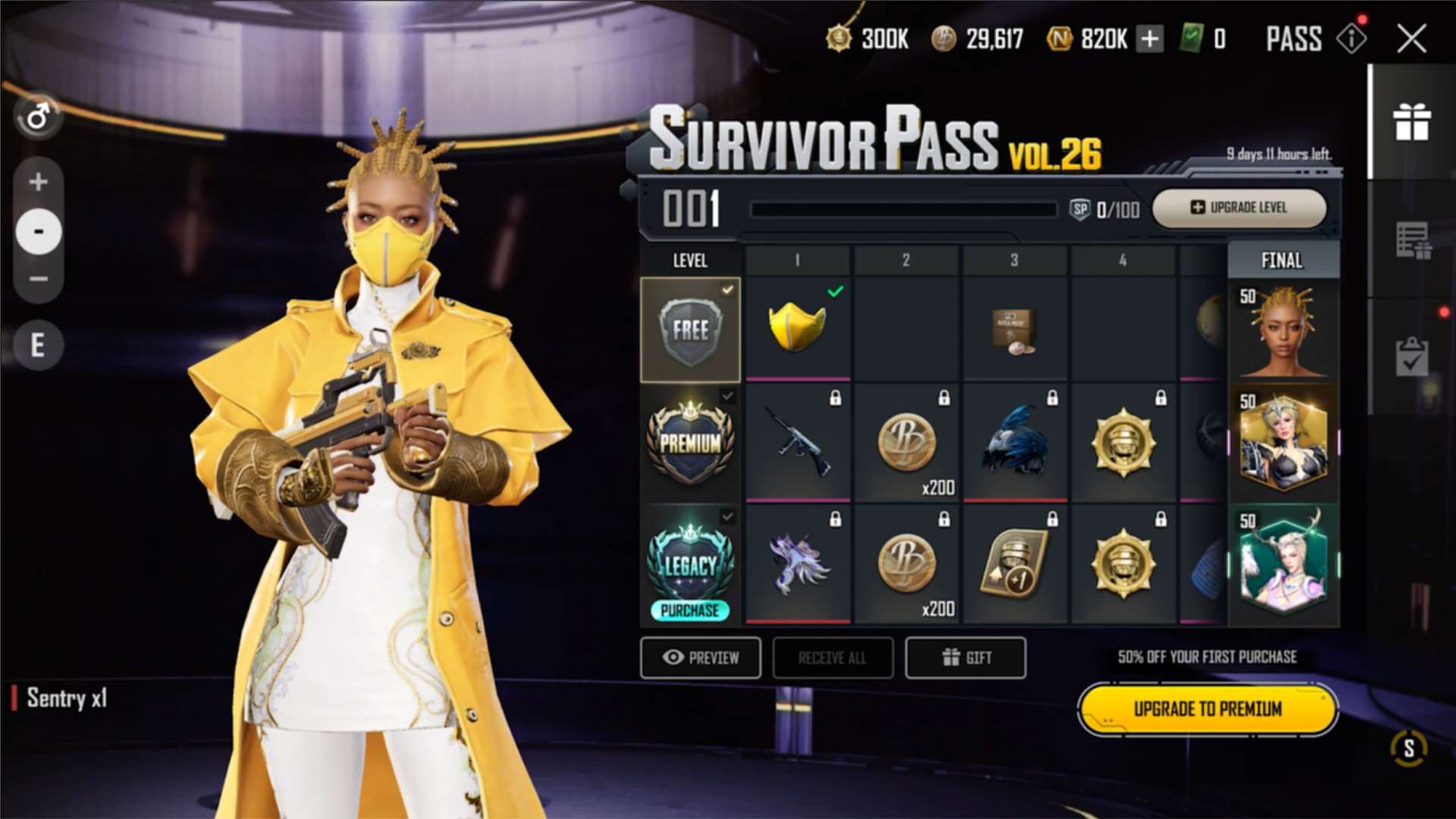Screen dimensions: 1456x819
Task: Switch to the gift box rewards tab
Action: tap(1412, 122)
